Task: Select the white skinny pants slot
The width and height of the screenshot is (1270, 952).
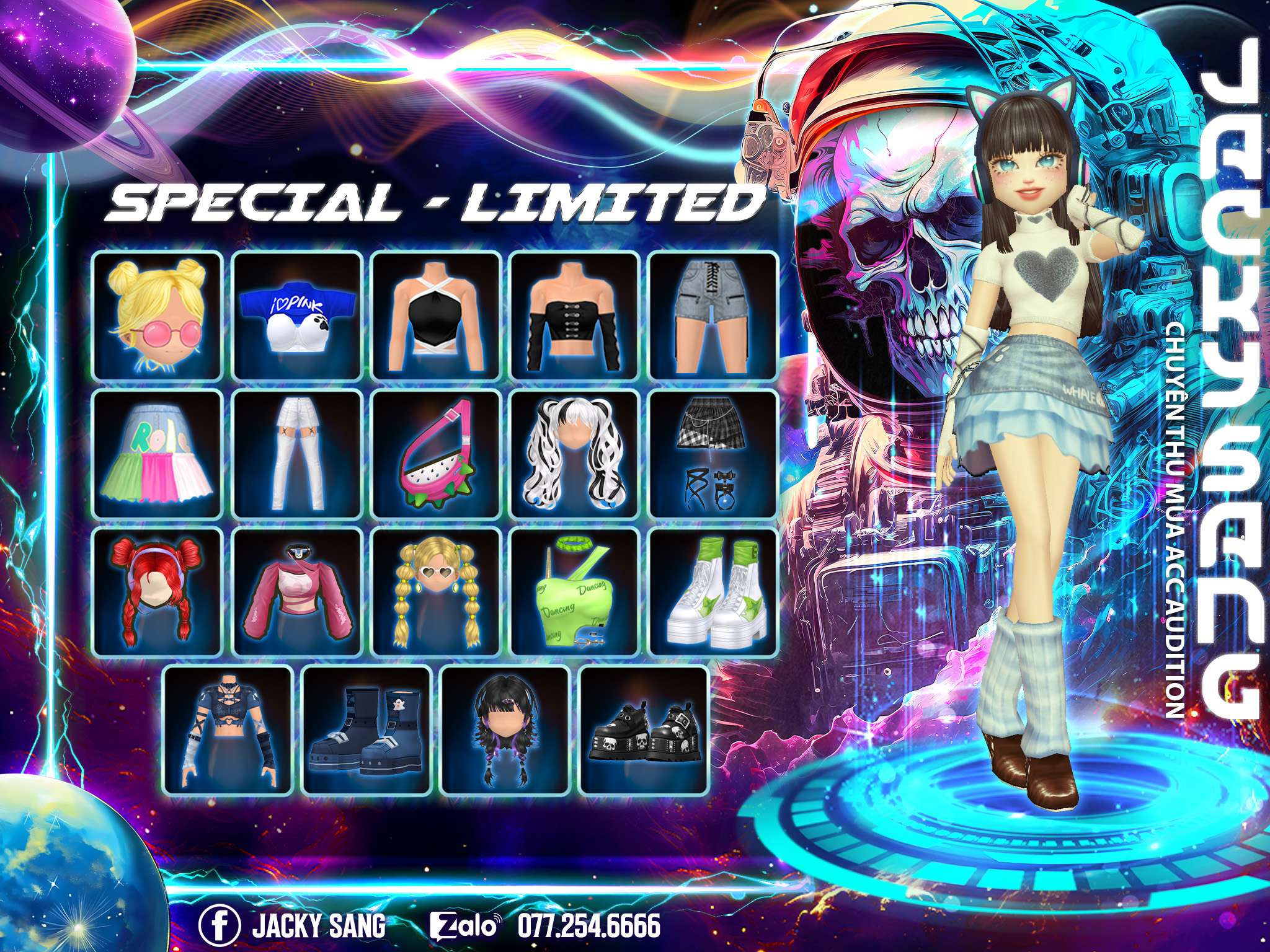Action: [x=298, y=454]
